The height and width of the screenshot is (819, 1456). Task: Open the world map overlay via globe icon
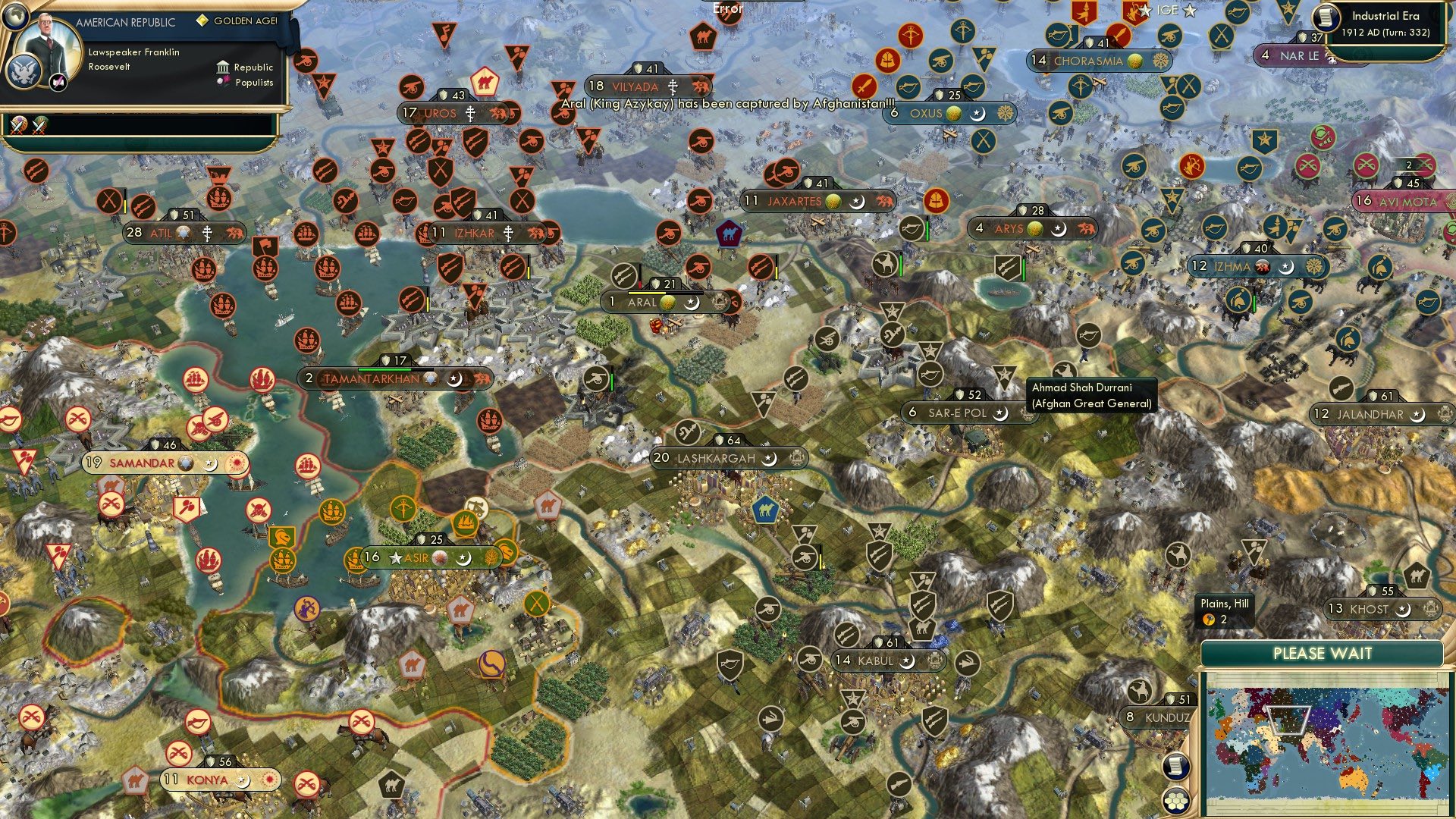click(x=16, y=17)
